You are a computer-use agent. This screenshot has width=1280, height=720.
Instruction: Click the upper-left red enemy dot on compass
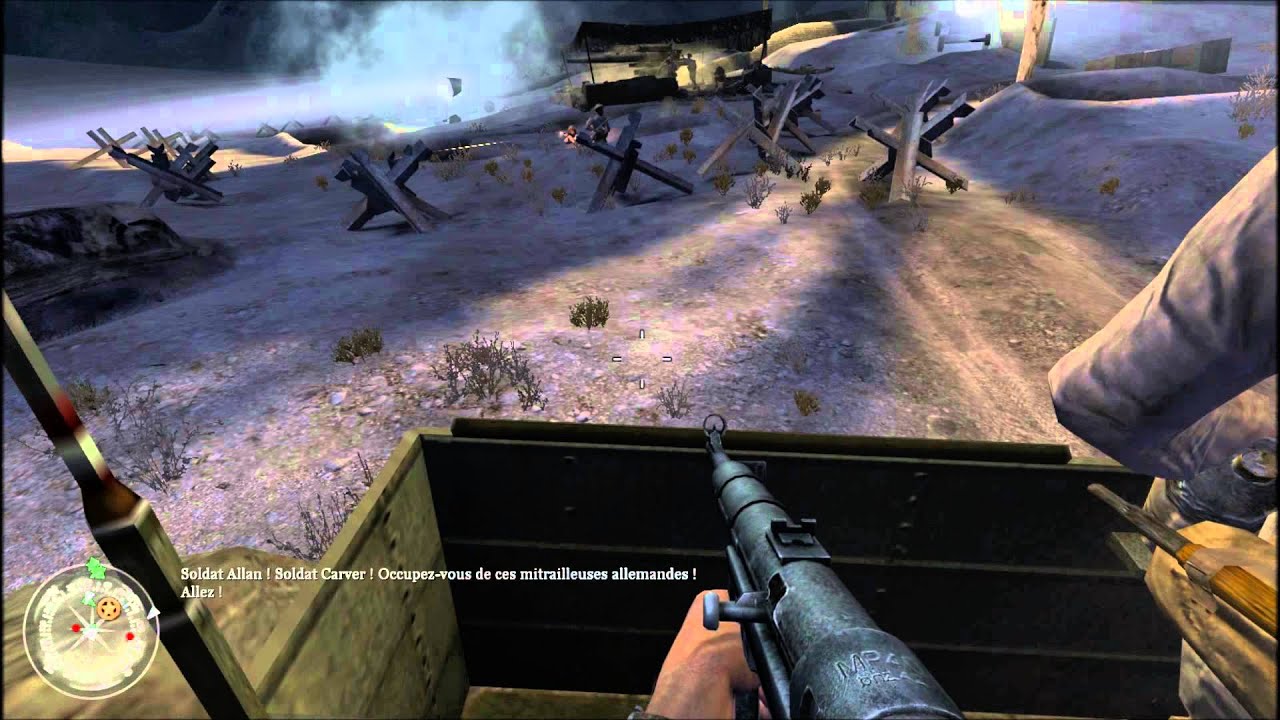(75, 627)
